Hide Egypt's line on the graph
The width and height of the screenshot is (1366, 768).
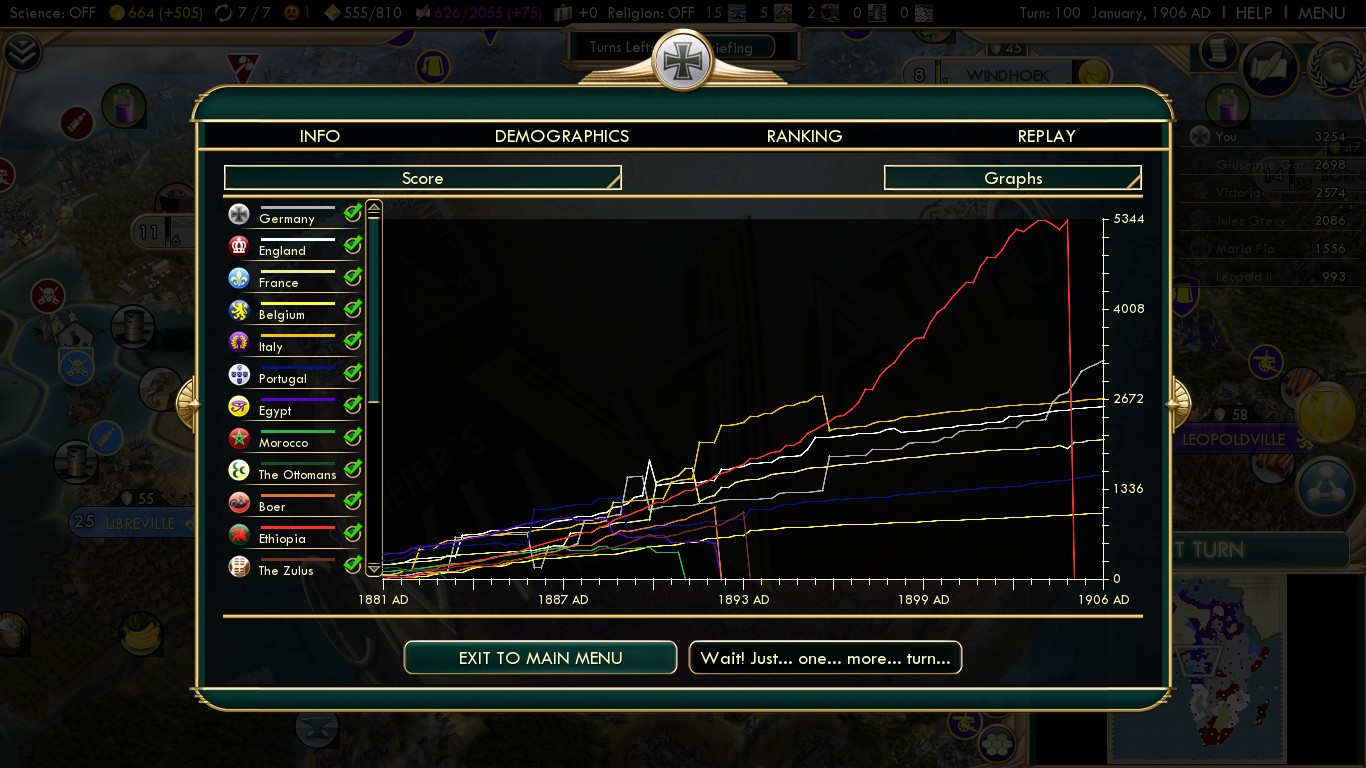point(353,405)
